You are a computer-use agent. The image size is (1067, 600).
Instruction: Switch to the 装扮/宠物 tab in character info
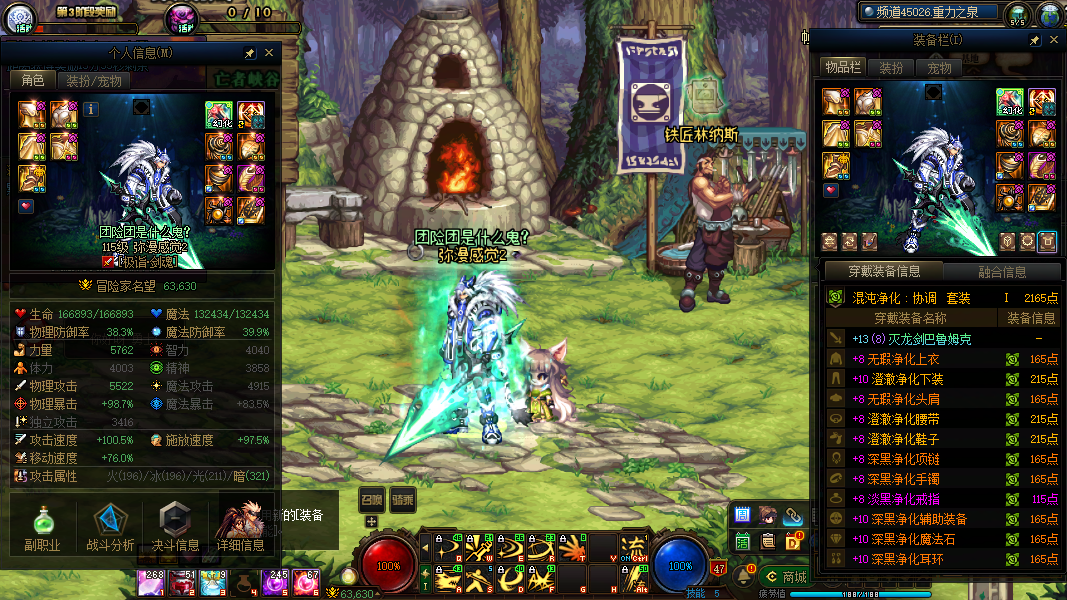94,81
